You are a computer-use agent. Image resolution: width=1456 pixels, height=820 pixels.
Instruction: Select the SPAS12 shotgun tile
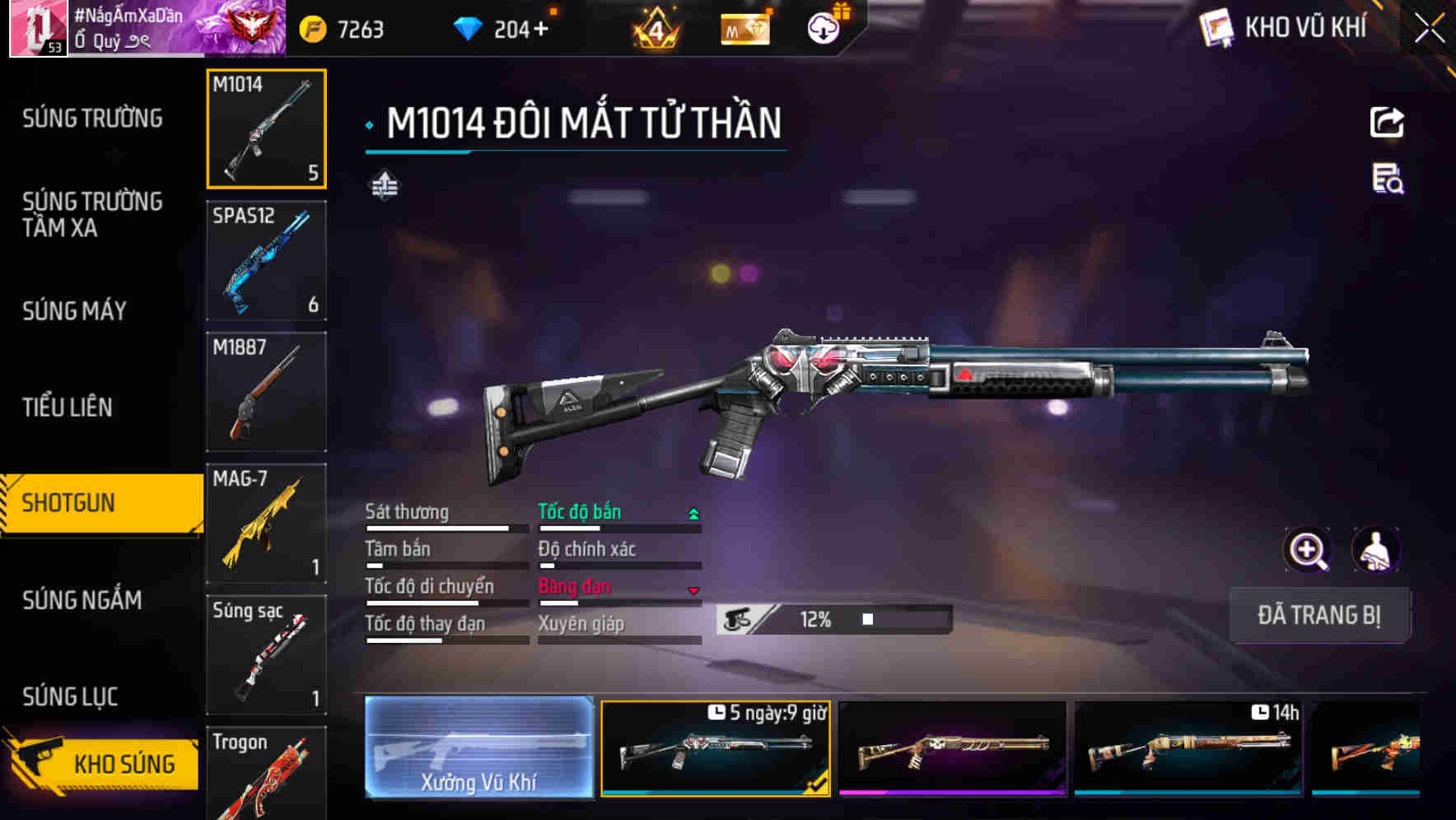[x=266, y=260]
